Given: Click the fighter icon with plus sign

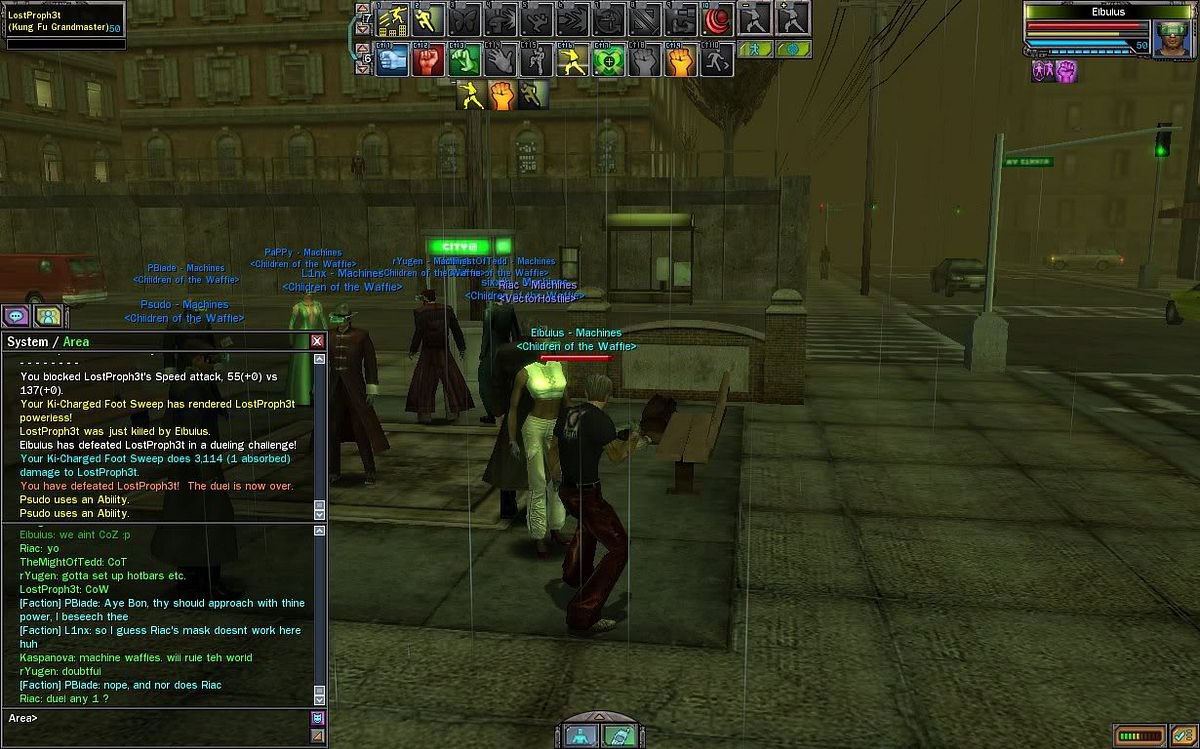Looking at the screenshot, I should point(791,20).
